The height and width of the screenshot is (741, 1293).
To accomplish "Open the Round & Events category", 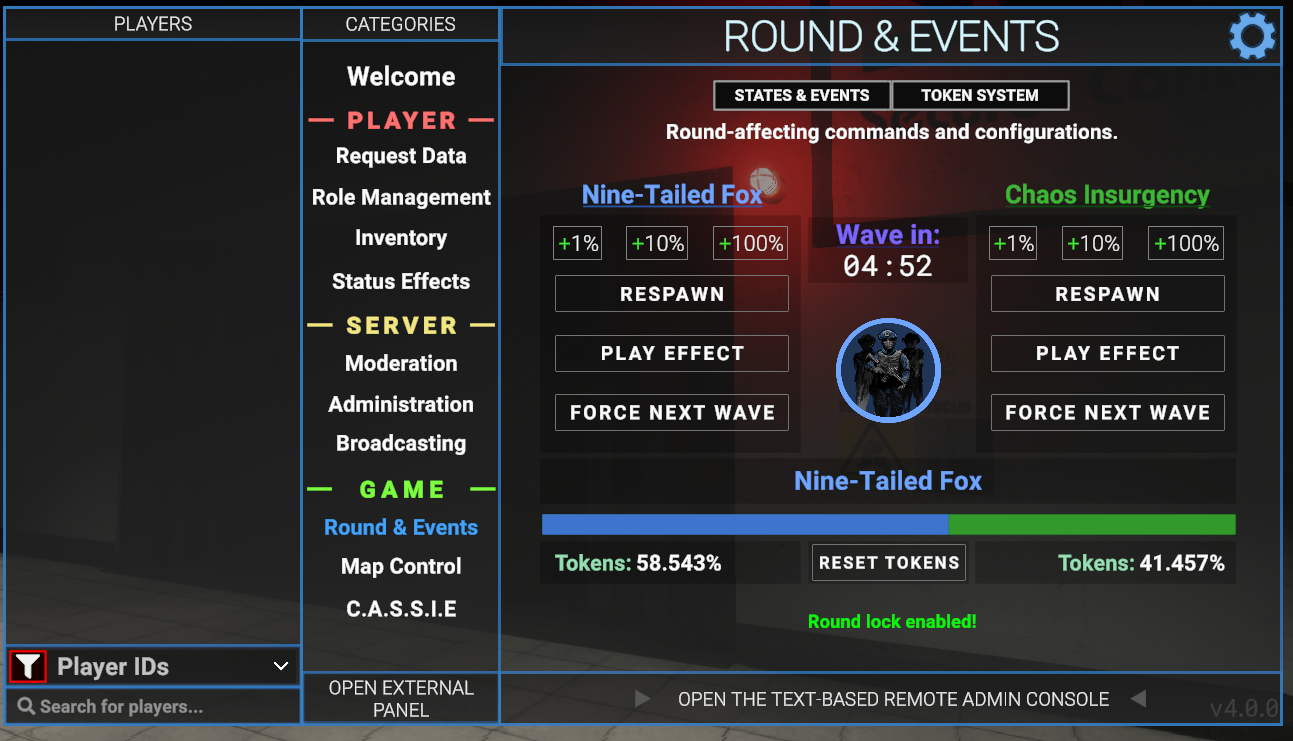I will click(401, 527).
